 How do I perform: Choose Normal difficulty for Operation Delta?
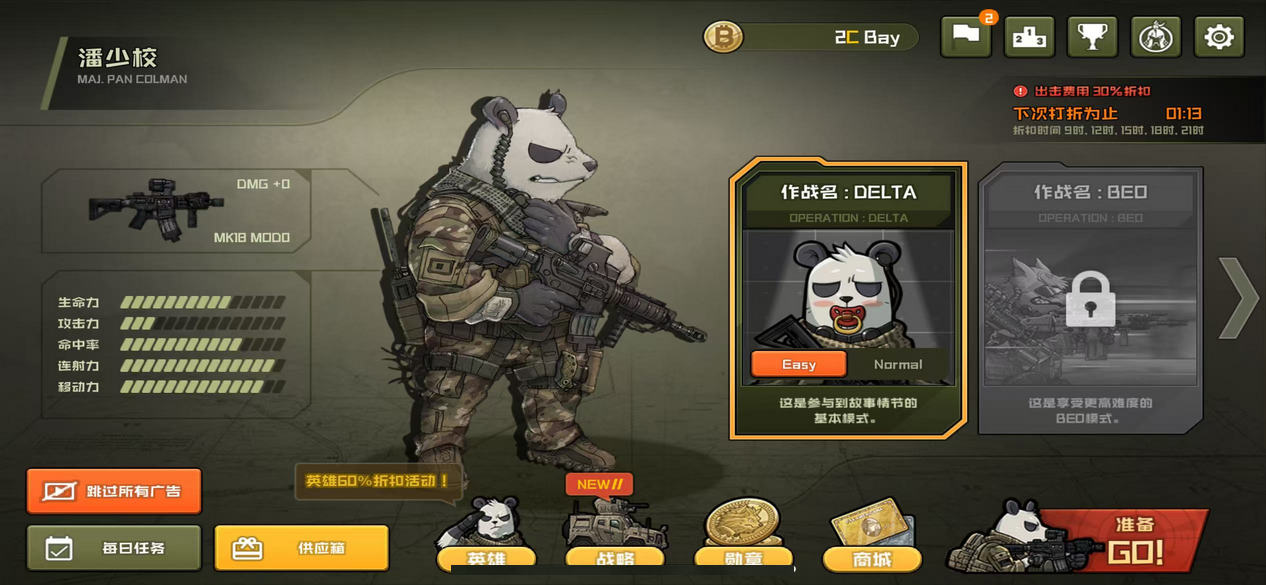pyautogui.click(x=897, y=364)
